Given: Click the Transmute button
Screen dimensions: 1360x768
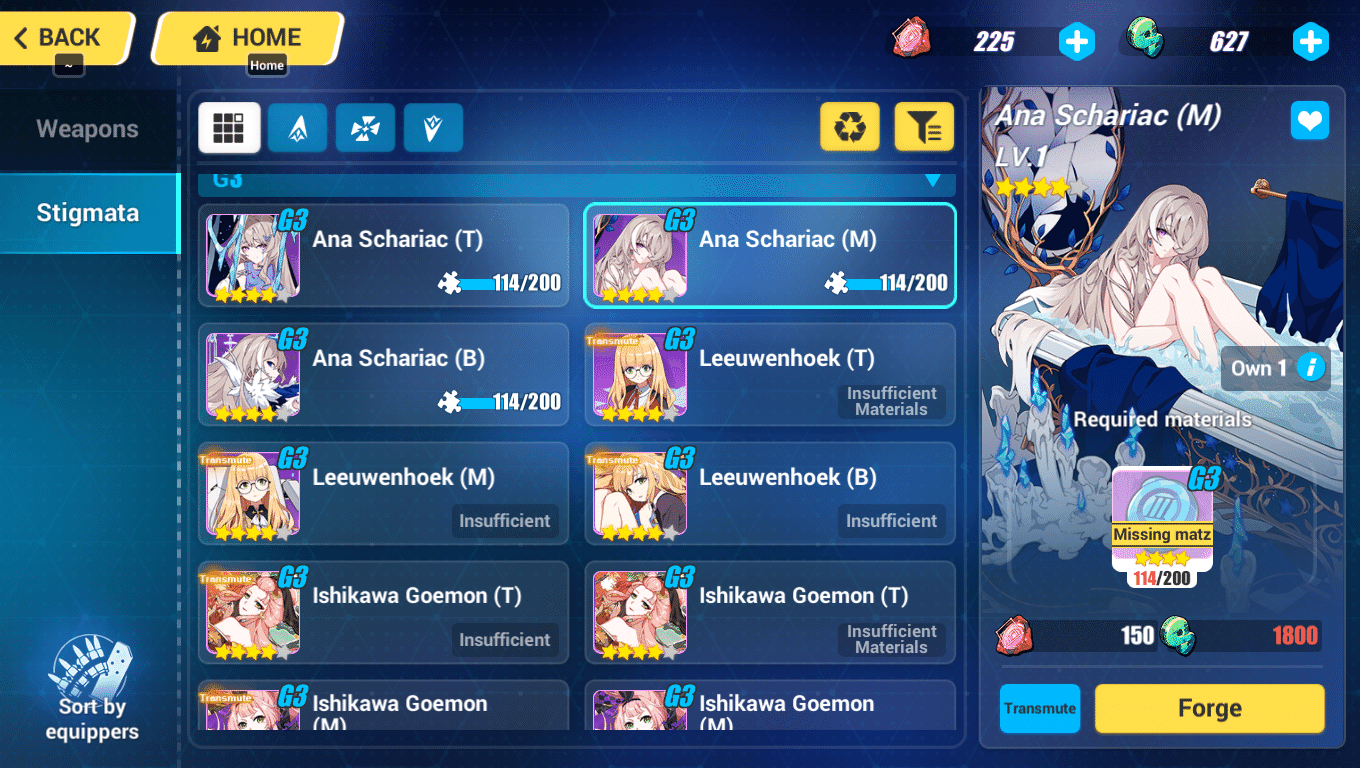Looking at the screenshot, I should [x=1040, y=708].
